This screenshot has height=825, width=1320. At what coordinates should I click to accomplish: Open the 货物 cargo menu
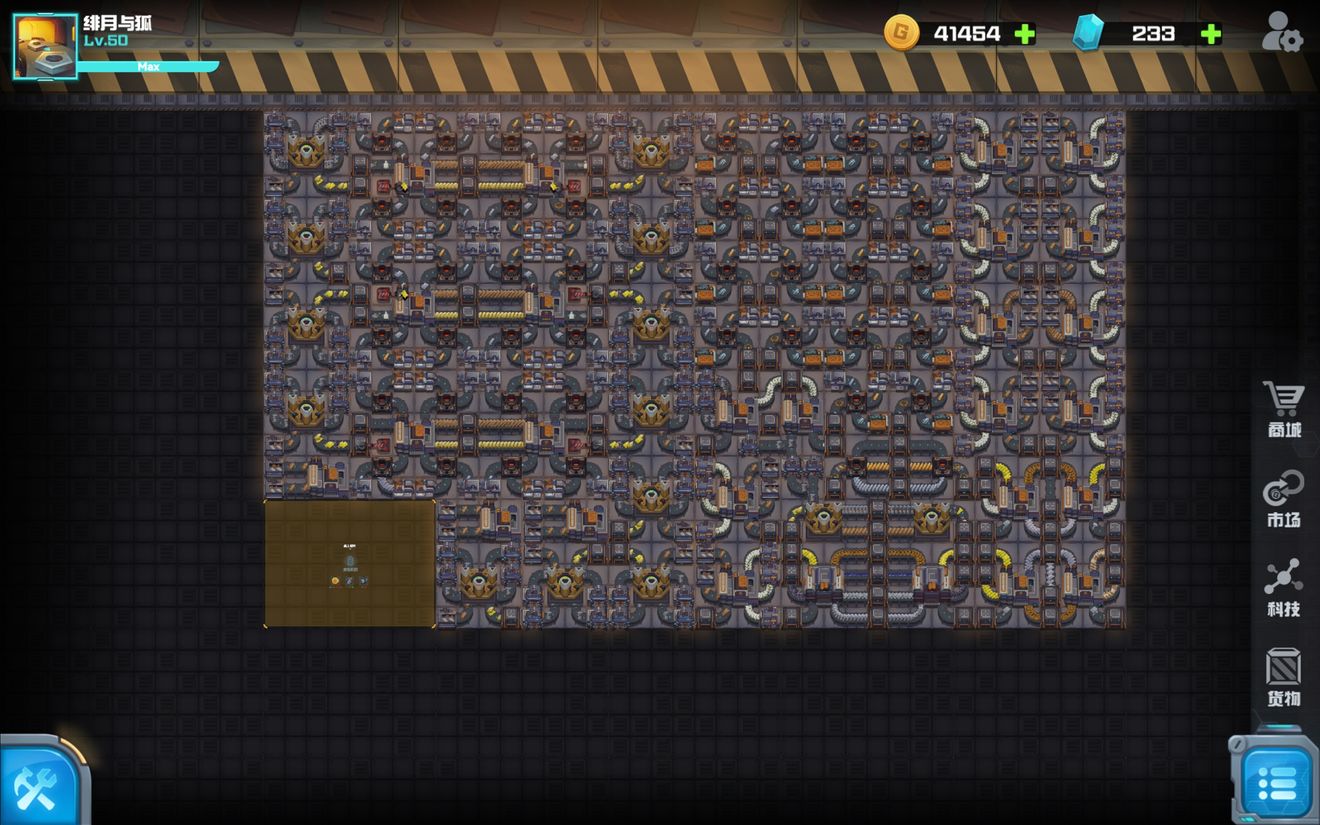pos(1283,677)
